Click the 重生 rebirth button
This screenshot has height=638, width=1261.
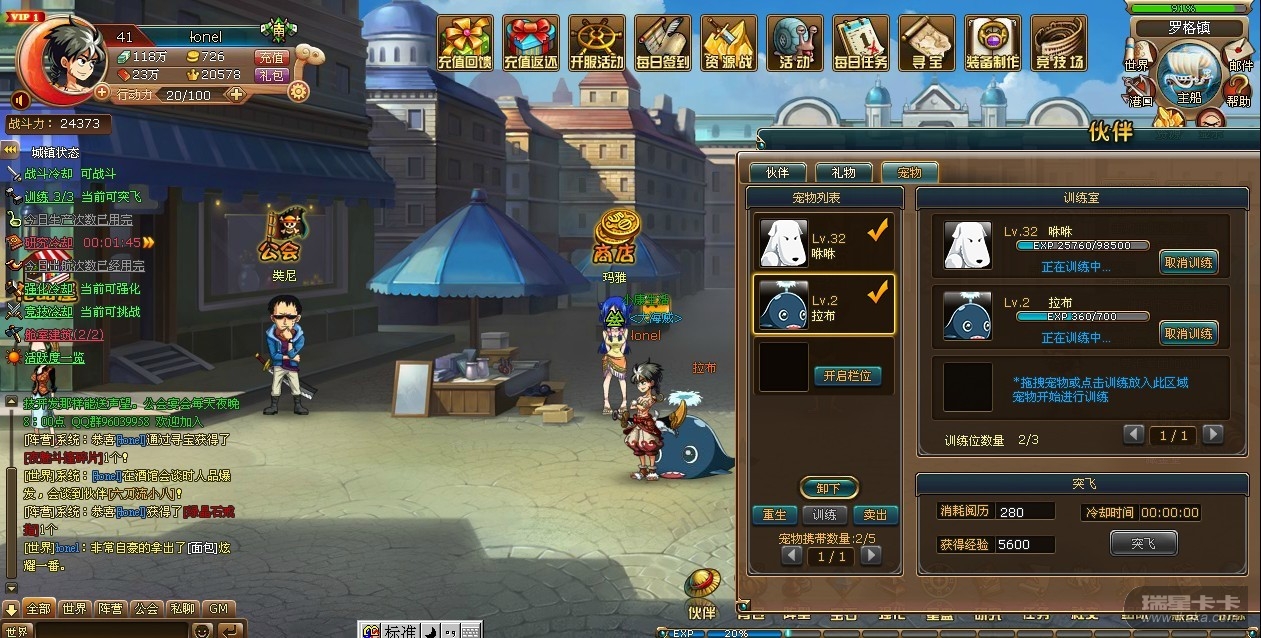(774, 515)
